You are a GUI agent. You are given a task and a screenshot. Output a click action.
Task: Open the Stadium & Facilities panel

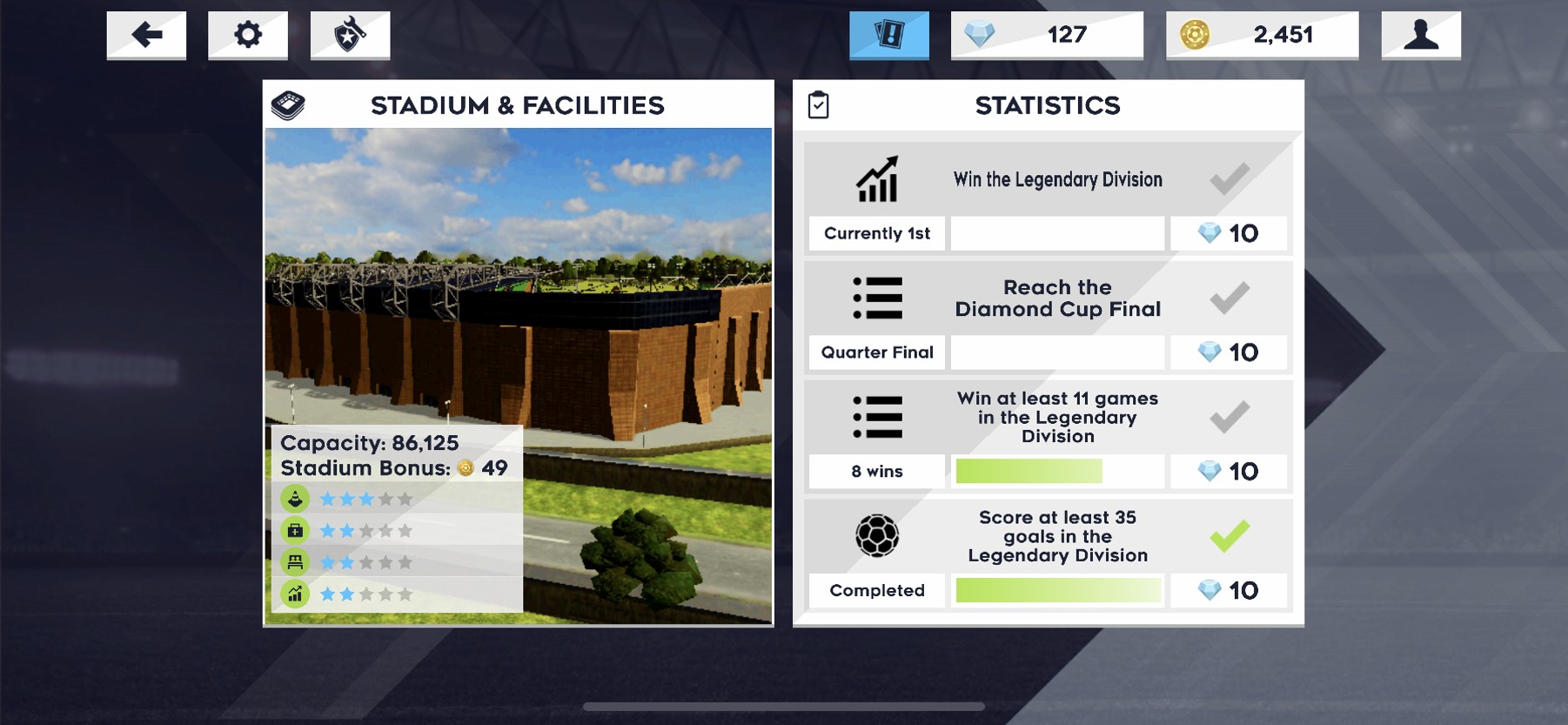(x=518, y=105)
